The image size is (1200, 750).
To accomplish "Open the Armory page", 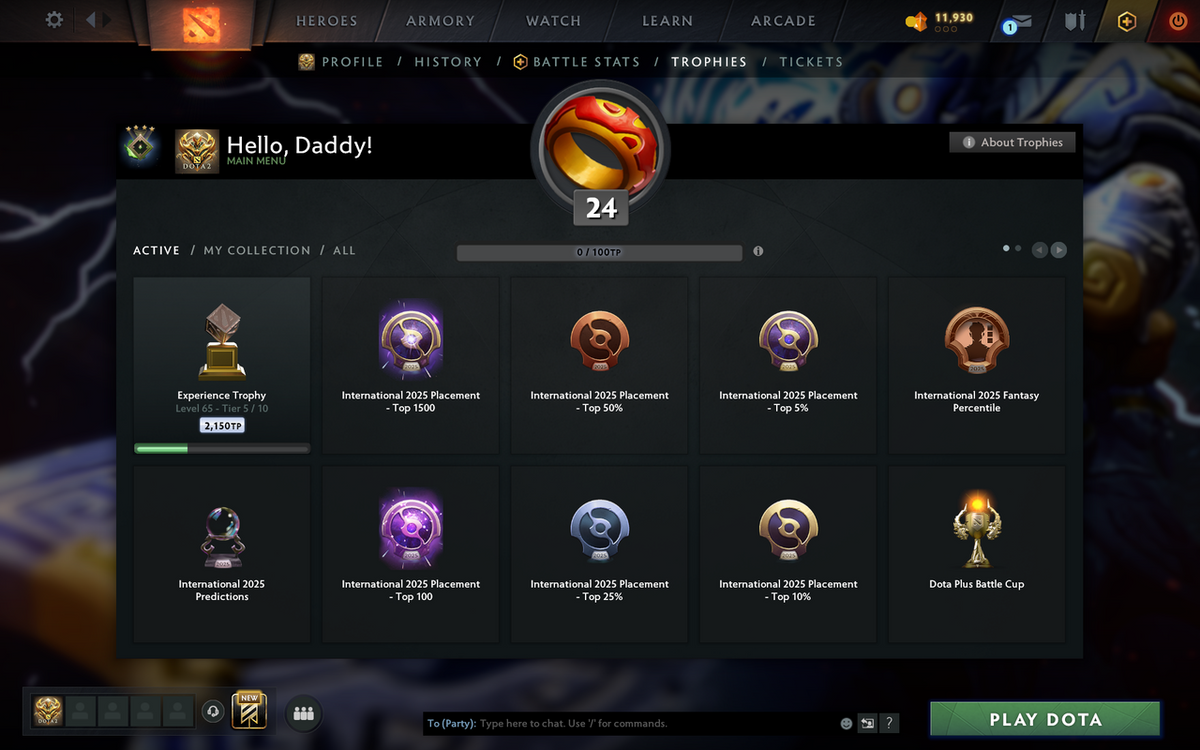I will [440, 21].
